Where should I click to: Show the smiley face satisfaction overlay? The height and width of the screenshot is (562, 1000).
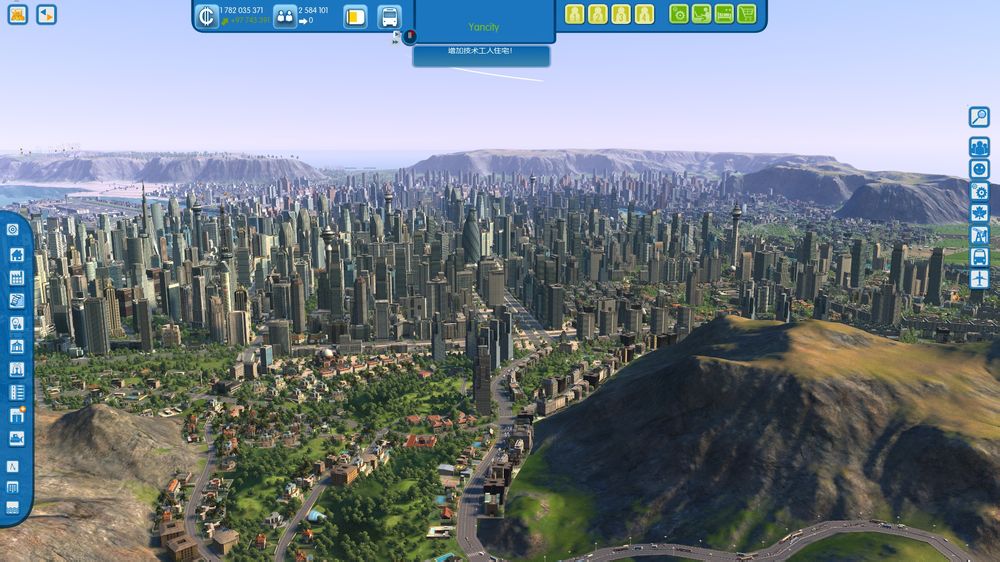[979, 169]
